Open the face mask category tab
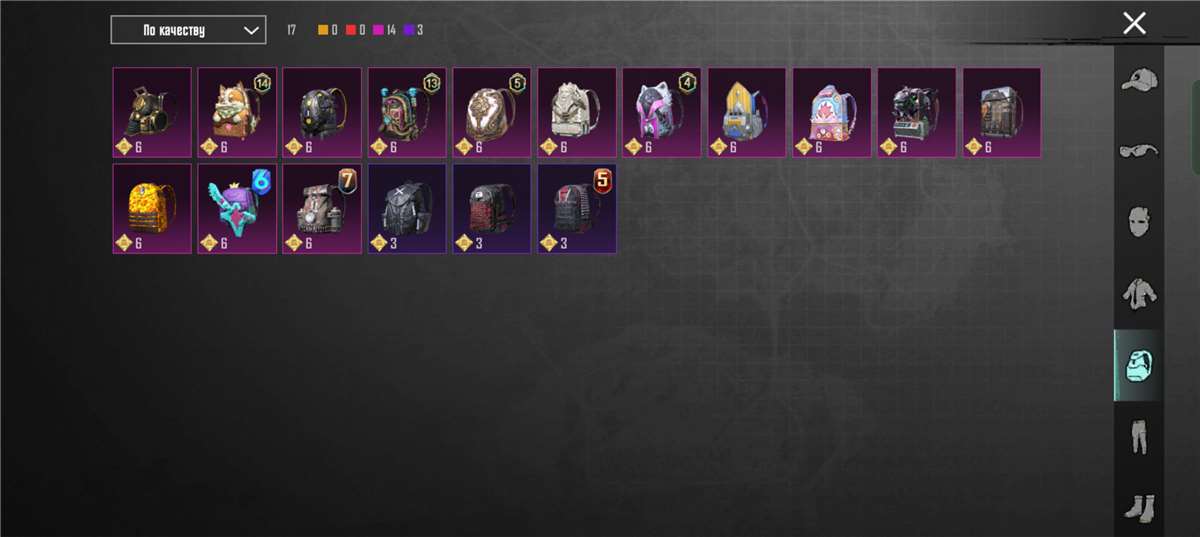 1138,221
